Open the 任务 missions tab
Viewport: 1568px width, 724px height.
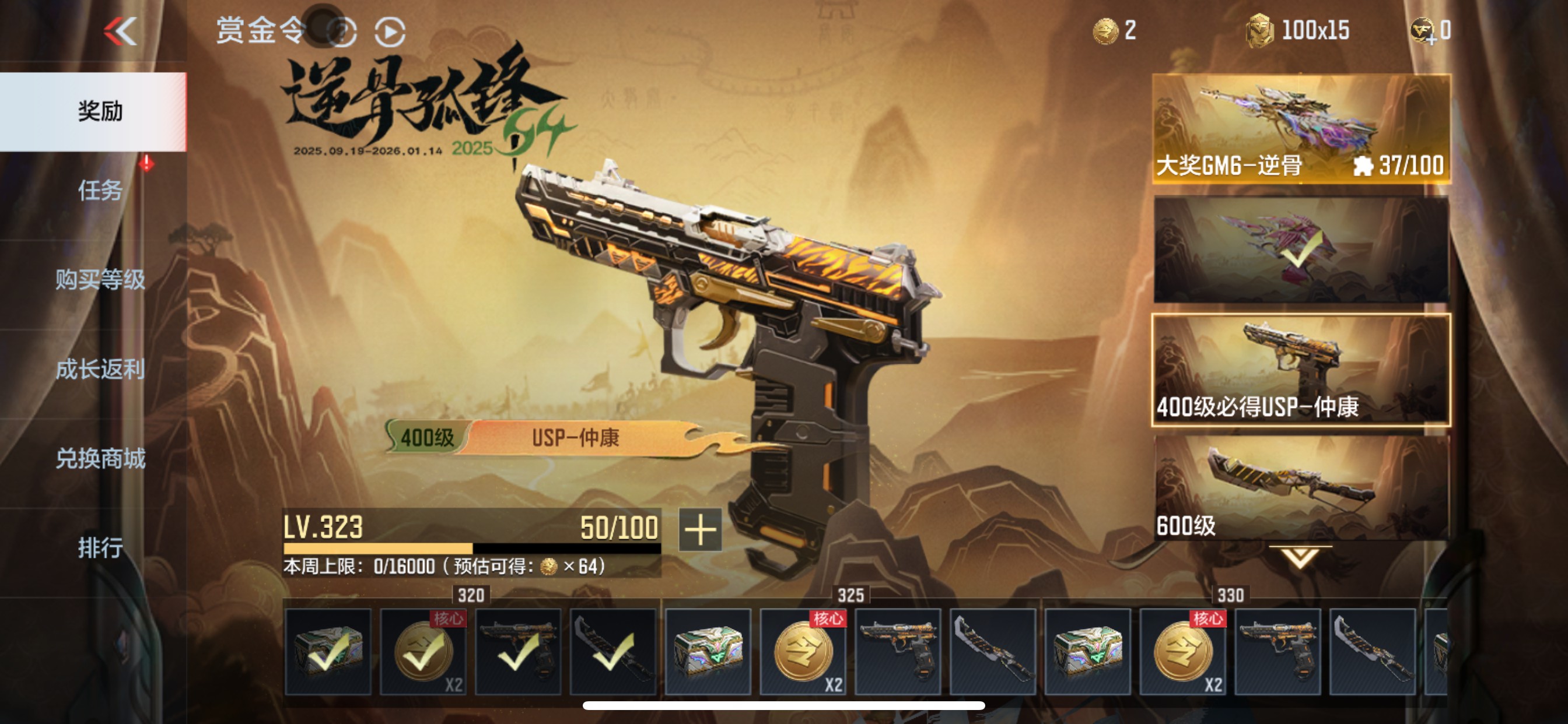point(100,191)
